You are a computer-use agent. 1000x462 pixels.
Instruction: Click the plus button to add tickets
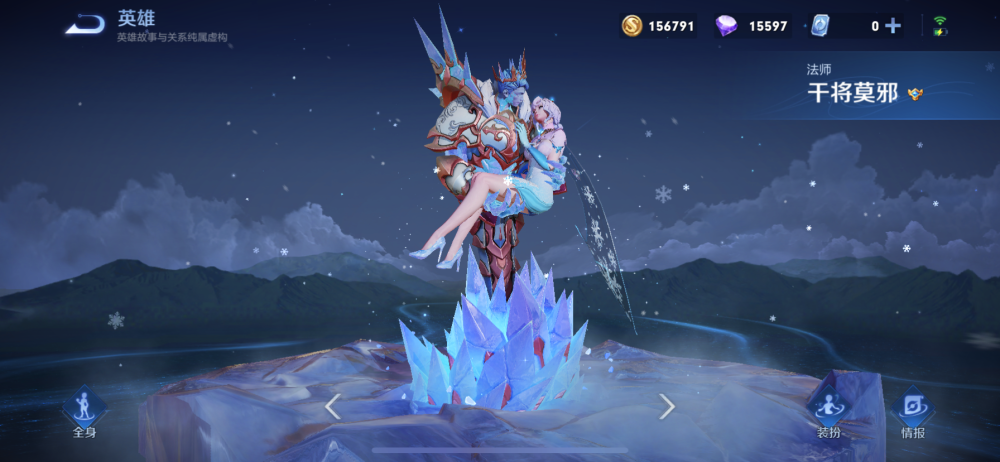[893, 26]
